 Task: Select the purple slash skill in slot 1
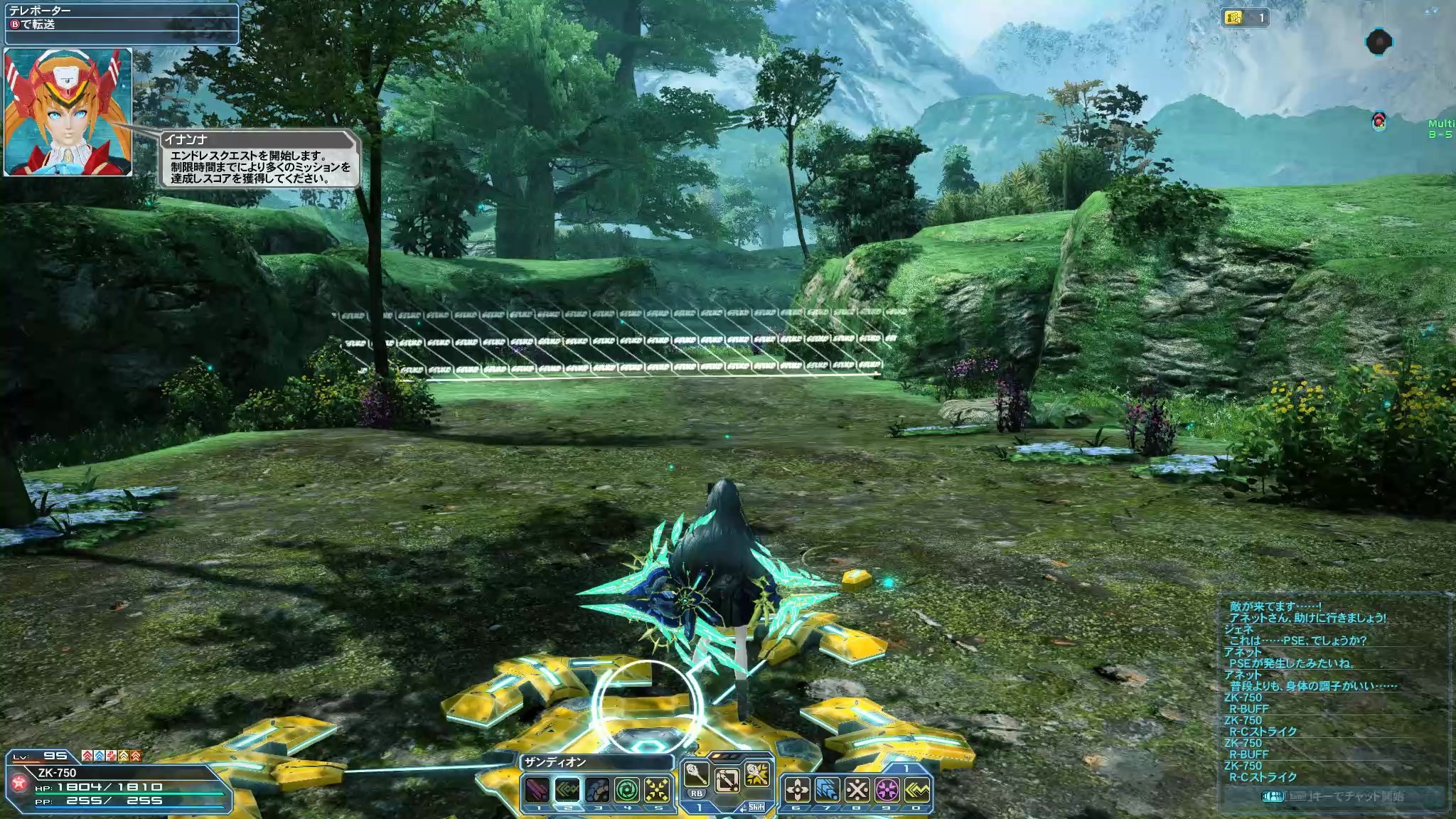537,790
